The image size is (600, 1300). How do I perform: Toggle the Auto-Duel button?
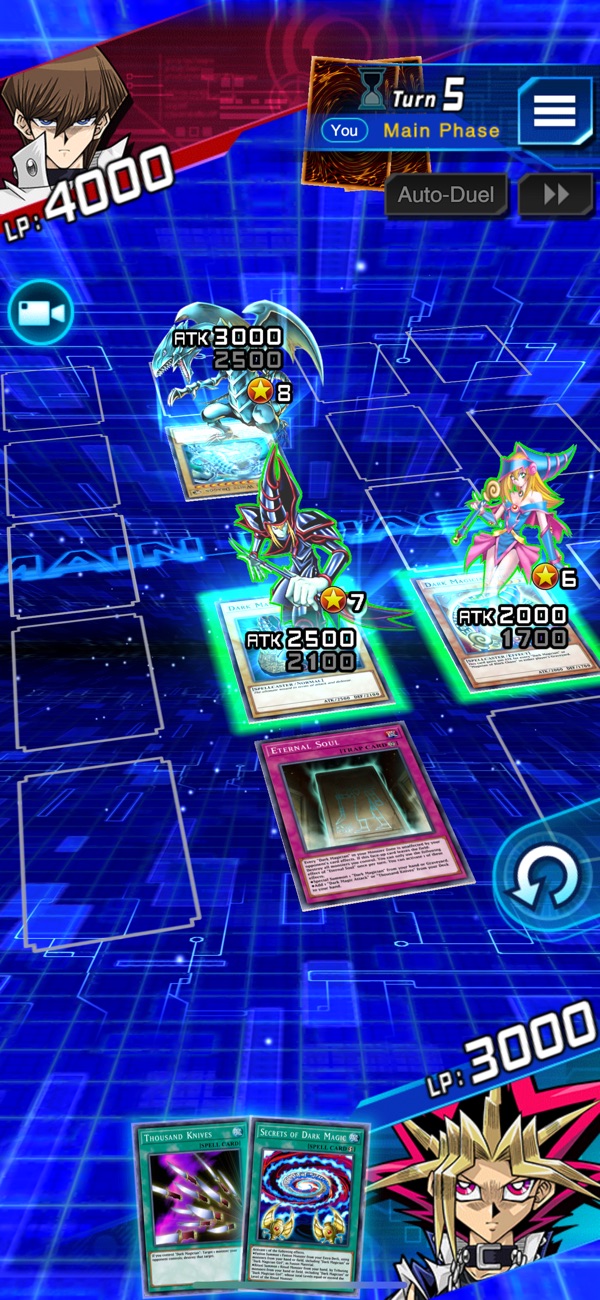pos(445,194)
